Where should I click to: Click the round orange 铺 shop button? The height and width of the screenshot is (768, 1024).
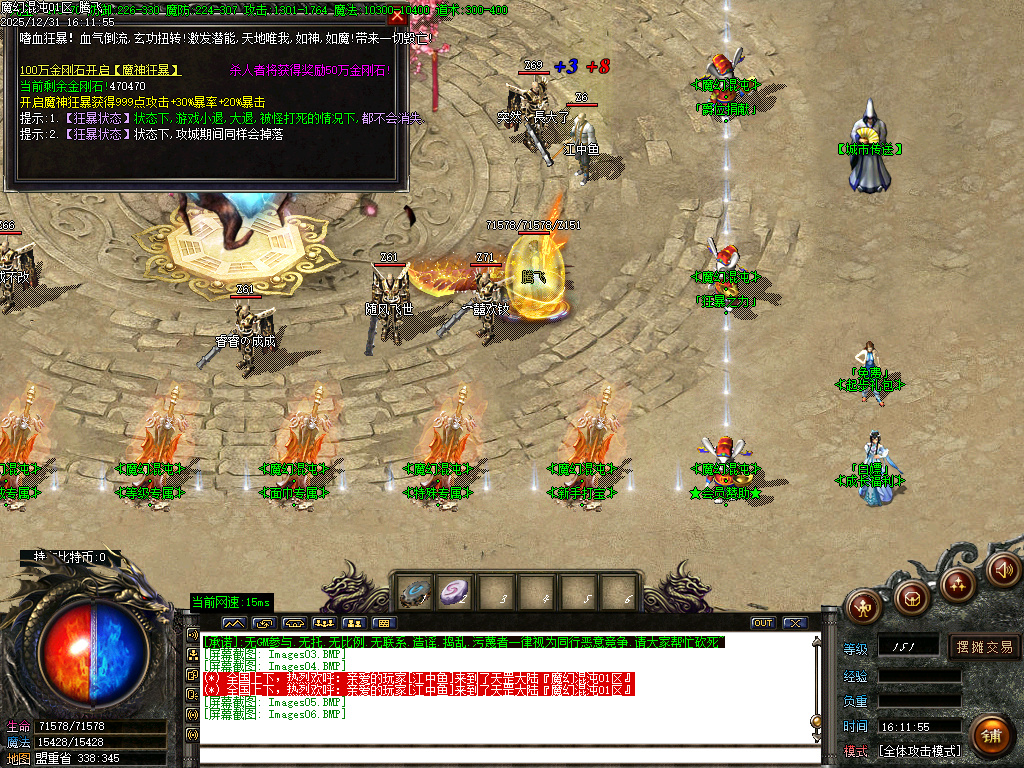(x=990, y=735)
